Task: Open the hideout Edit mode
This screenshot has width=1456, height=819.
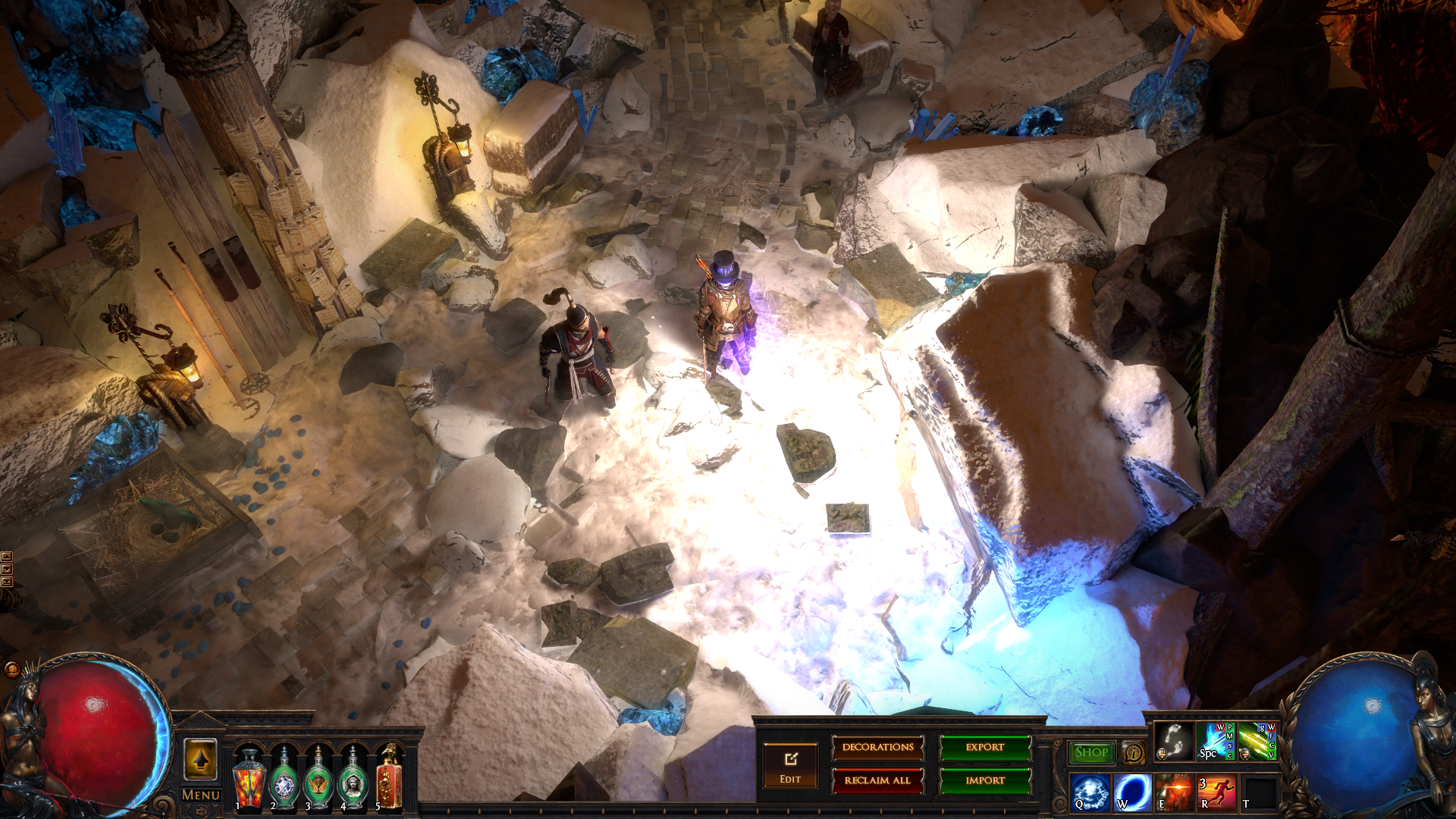Action: pos(790,765)
